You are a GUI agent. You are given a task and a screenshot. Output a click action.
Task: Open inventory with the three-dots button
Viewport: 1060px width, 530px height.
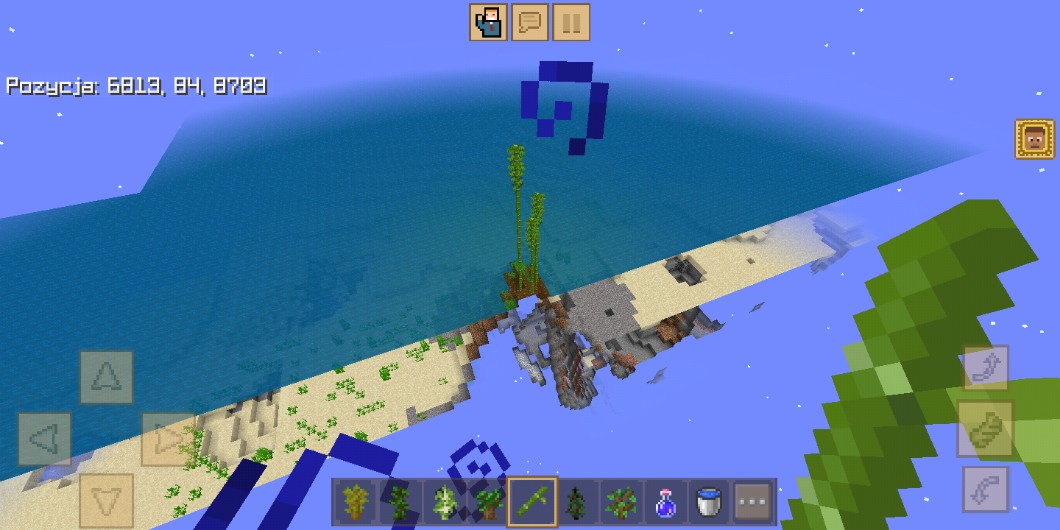(753, 502)
